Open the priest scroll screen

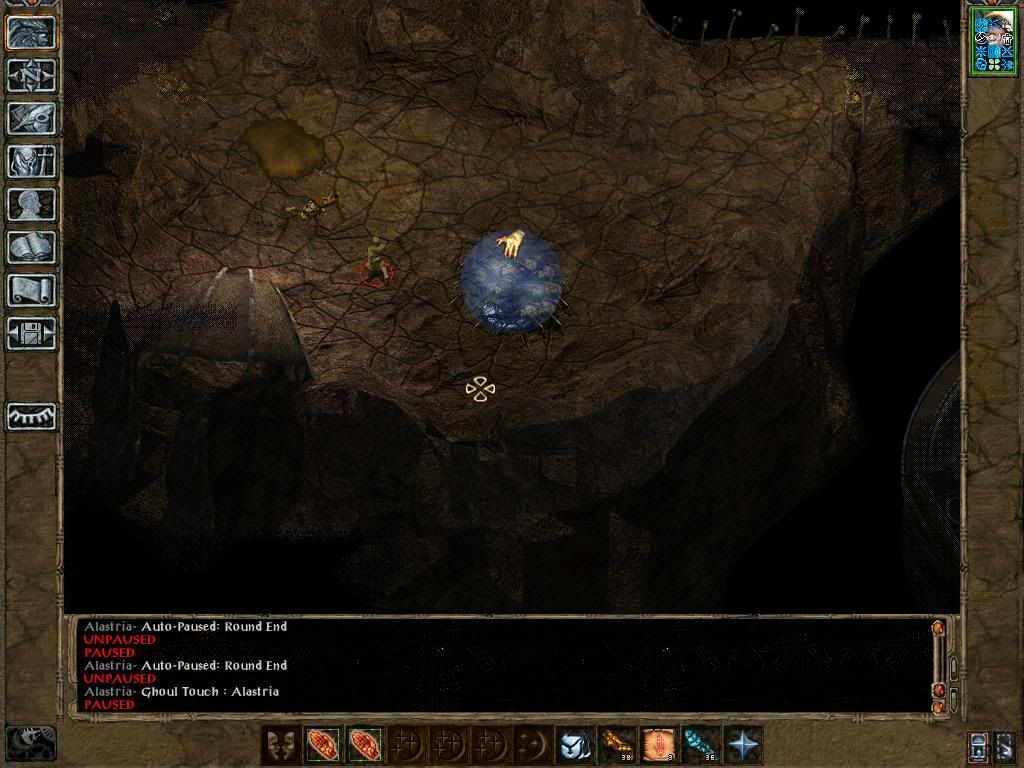pyautogui.click(x=32, y=290)
